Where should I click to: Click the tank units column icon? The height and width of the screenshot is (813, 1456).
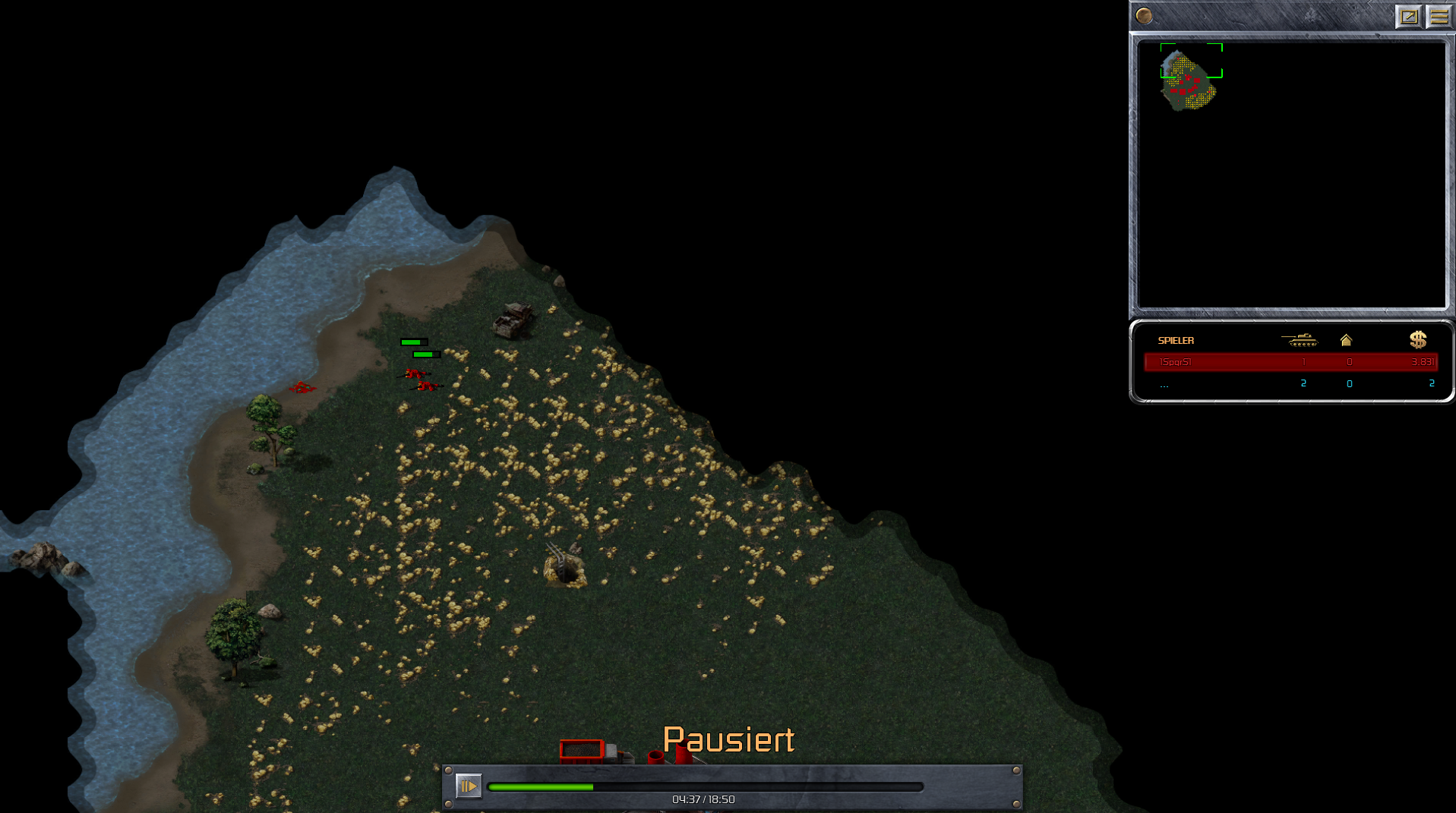tap(1300, 340)
